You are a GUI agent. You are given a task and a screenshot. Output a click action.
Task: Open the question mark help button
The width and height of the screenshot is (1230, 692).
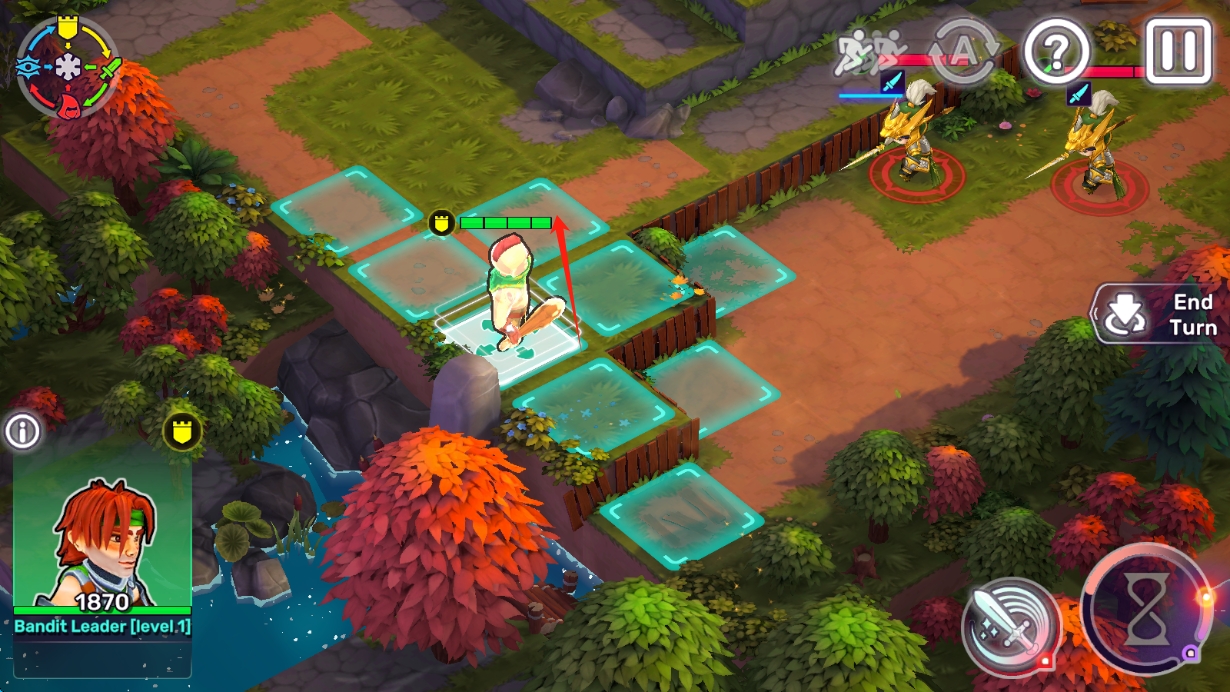click(x=1056, y=50)
